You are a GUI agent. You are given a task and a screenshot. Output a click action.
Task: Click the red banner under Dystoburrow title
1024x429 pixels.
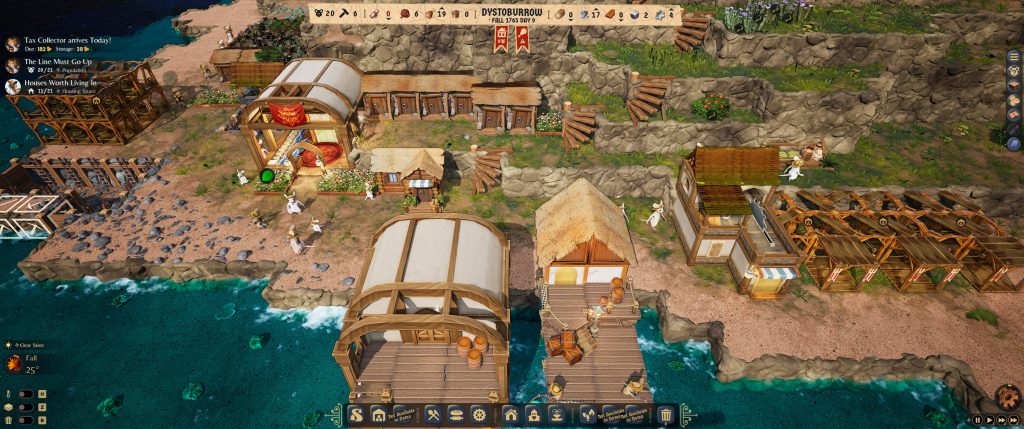coord(501,39)
